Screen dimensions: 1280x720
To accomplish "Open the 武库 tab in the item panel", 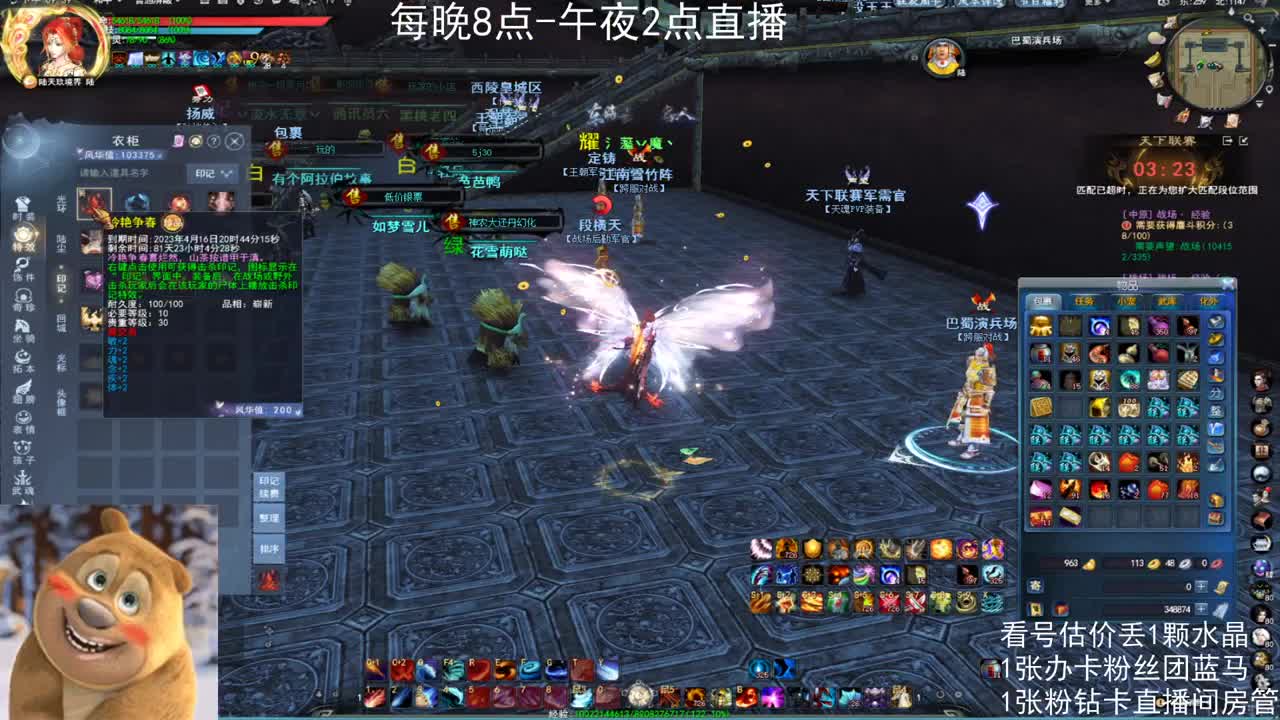I will click(x=1166, y=301).
